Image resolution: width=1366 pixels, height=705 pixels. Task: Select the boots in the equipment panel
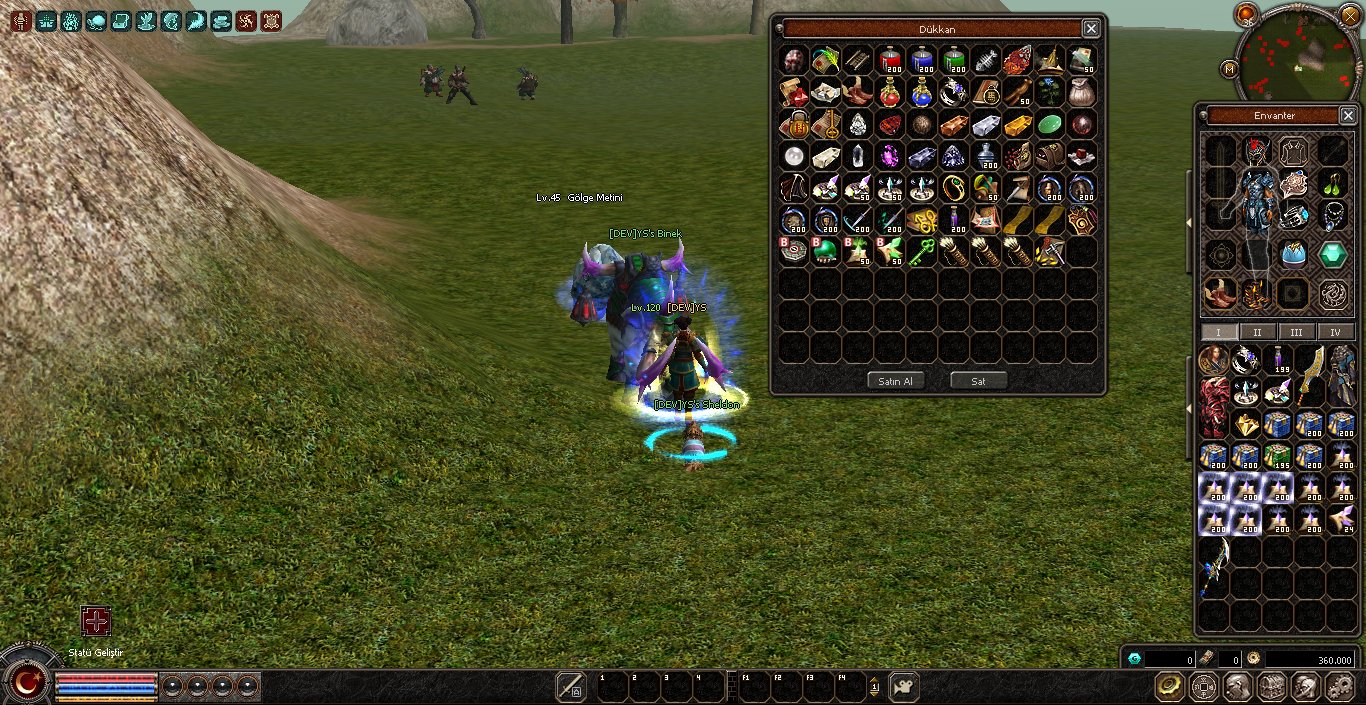pos(1219,293)
